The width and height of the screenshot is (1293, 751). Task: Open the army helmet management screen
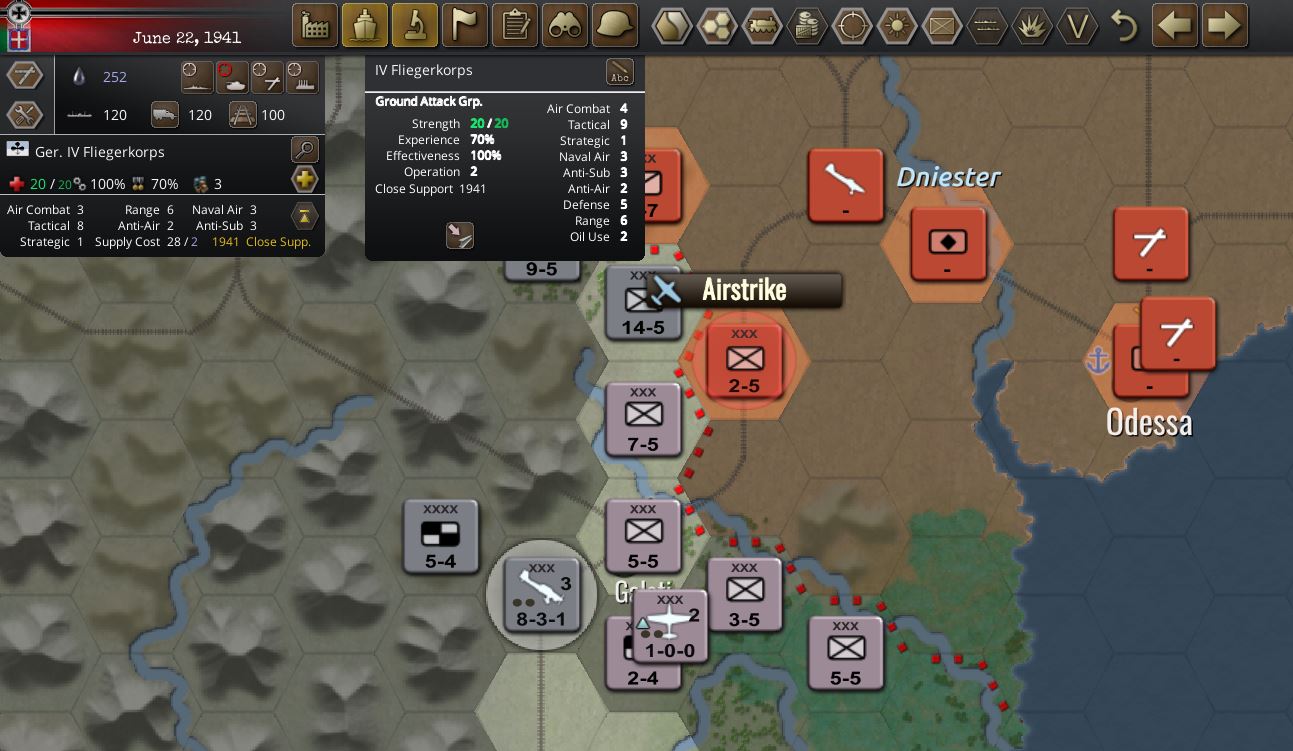click(x=614, y=24)
